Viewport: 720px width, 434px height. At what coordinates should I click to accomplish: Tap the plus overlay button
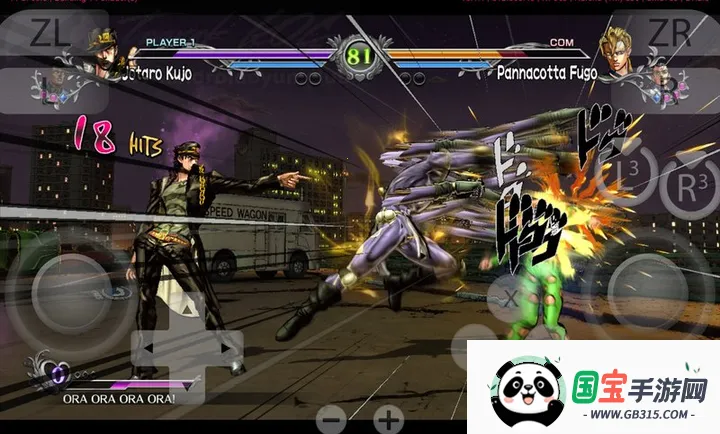[x=388, y=419]
